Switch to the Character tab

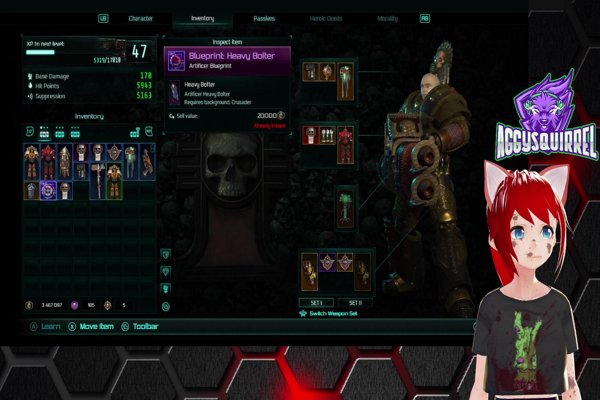pyautogui.click(x=141, y=18)
